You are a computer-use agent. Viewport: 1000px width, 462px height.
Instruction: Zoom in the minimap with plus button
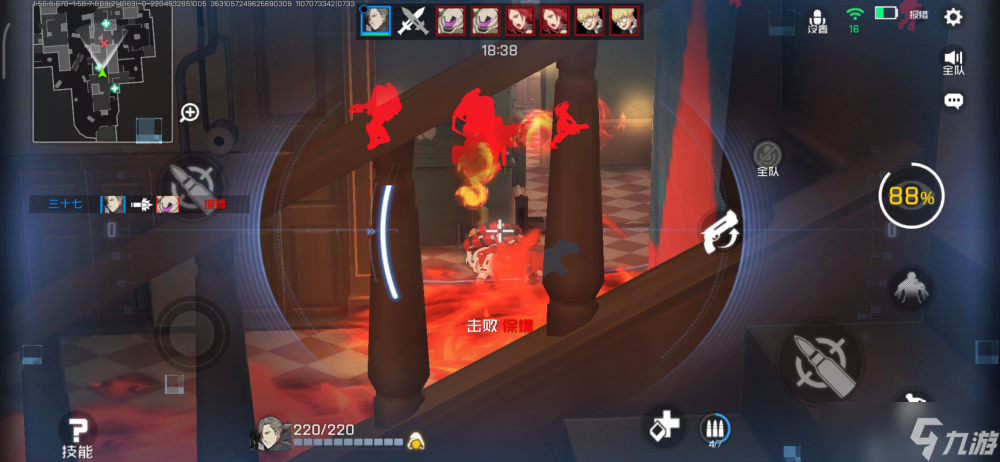[189, 112]
